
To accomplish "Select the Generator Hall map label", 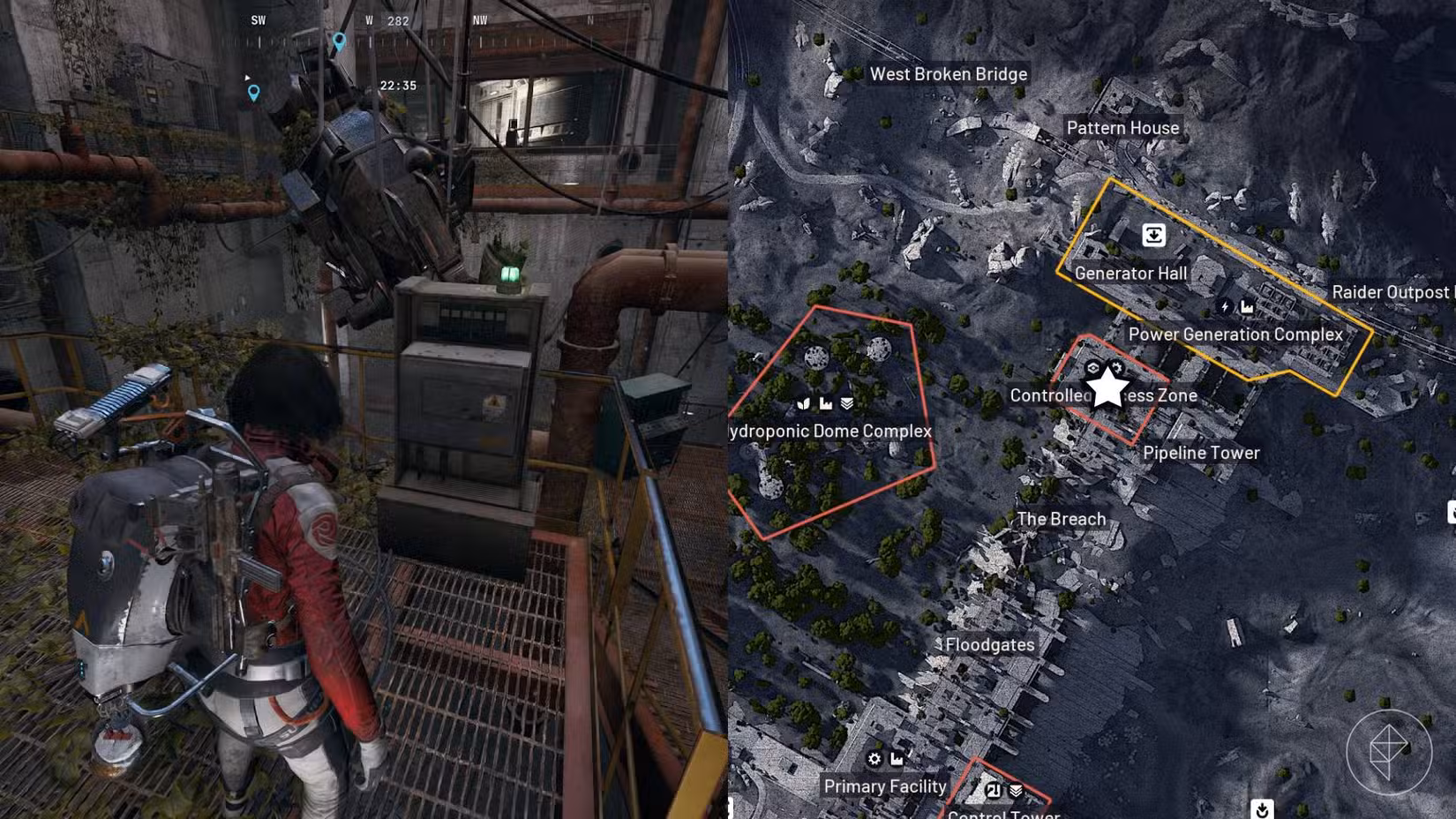I will [x=1130, y=274].
